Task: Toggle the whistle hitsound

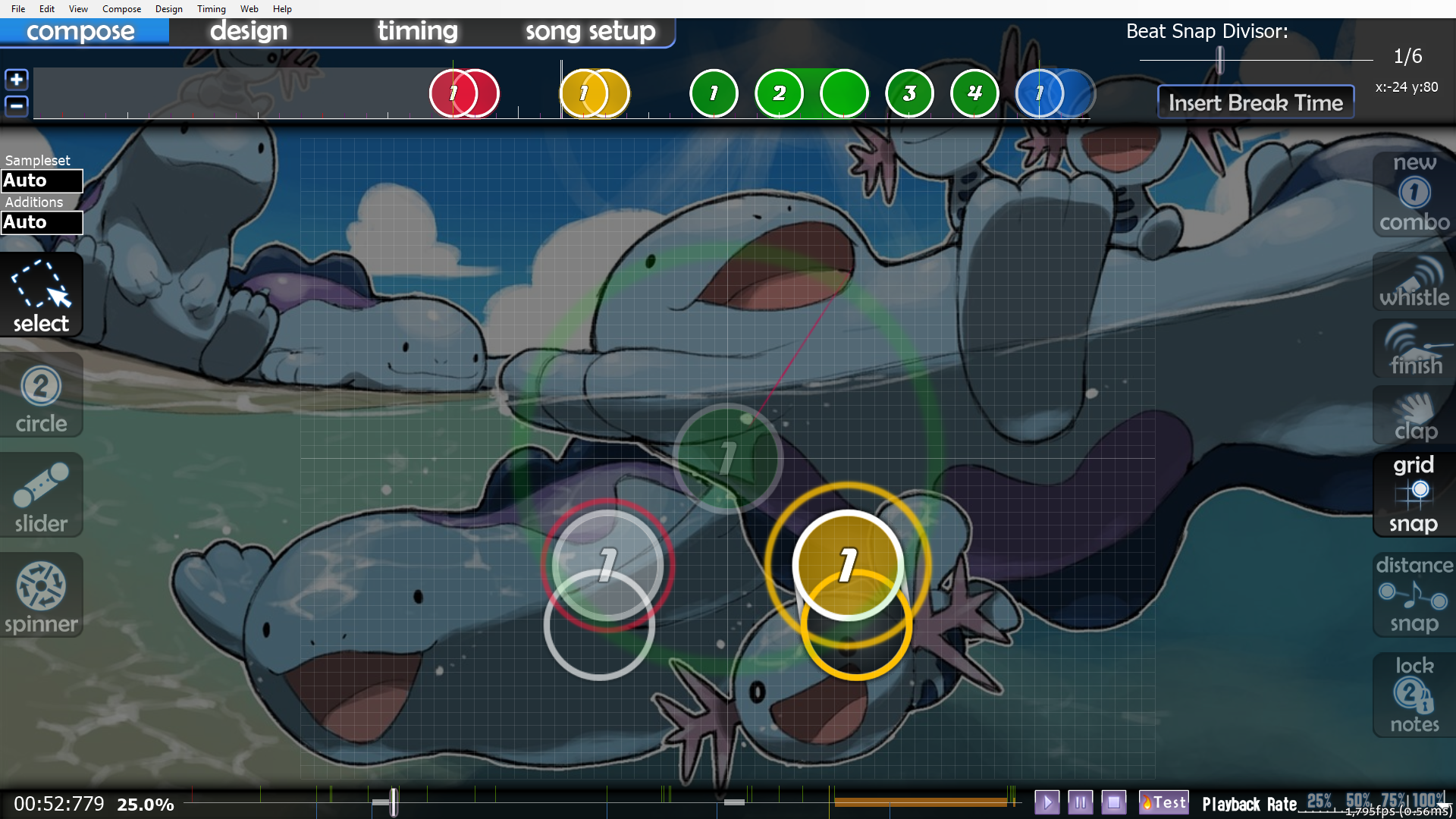Action: tap(1414, 283)
